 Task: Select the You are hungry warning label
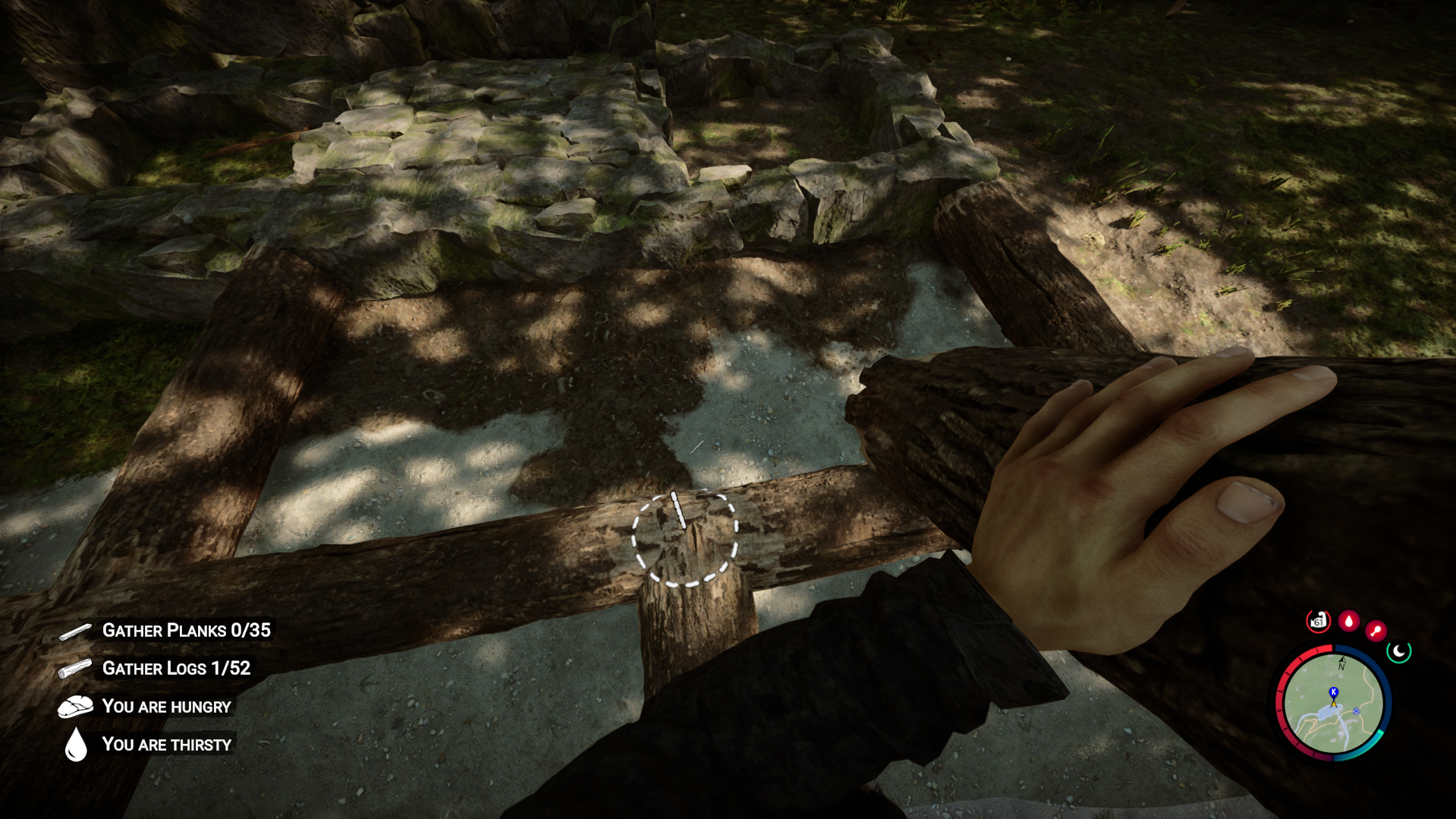click(x=166, y=706)
